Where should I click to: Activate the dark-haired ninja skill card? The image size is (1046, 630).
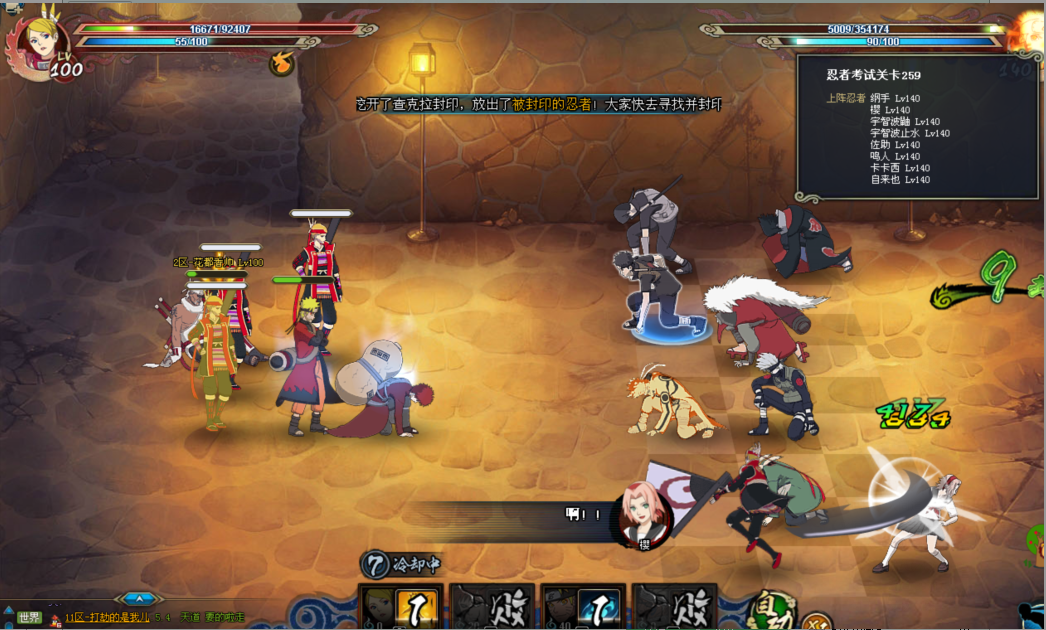583,607
